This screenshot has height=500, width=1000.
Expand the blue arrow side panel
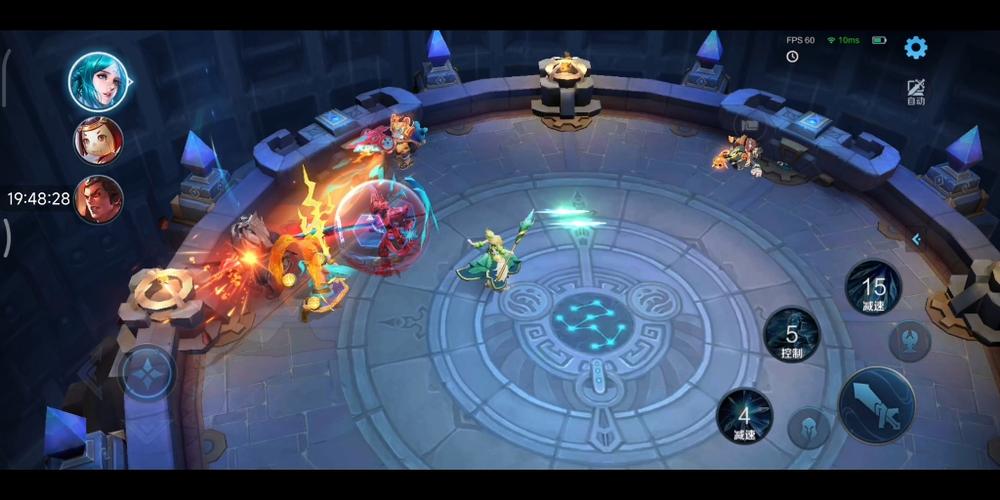pos(916,239)
